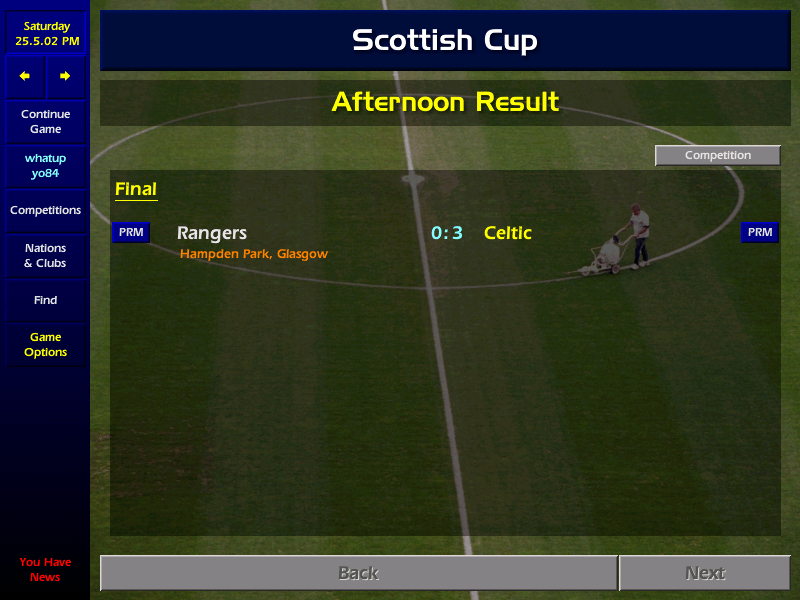
Task: Select the Celtic team name
Action: (x=508, y=233)
